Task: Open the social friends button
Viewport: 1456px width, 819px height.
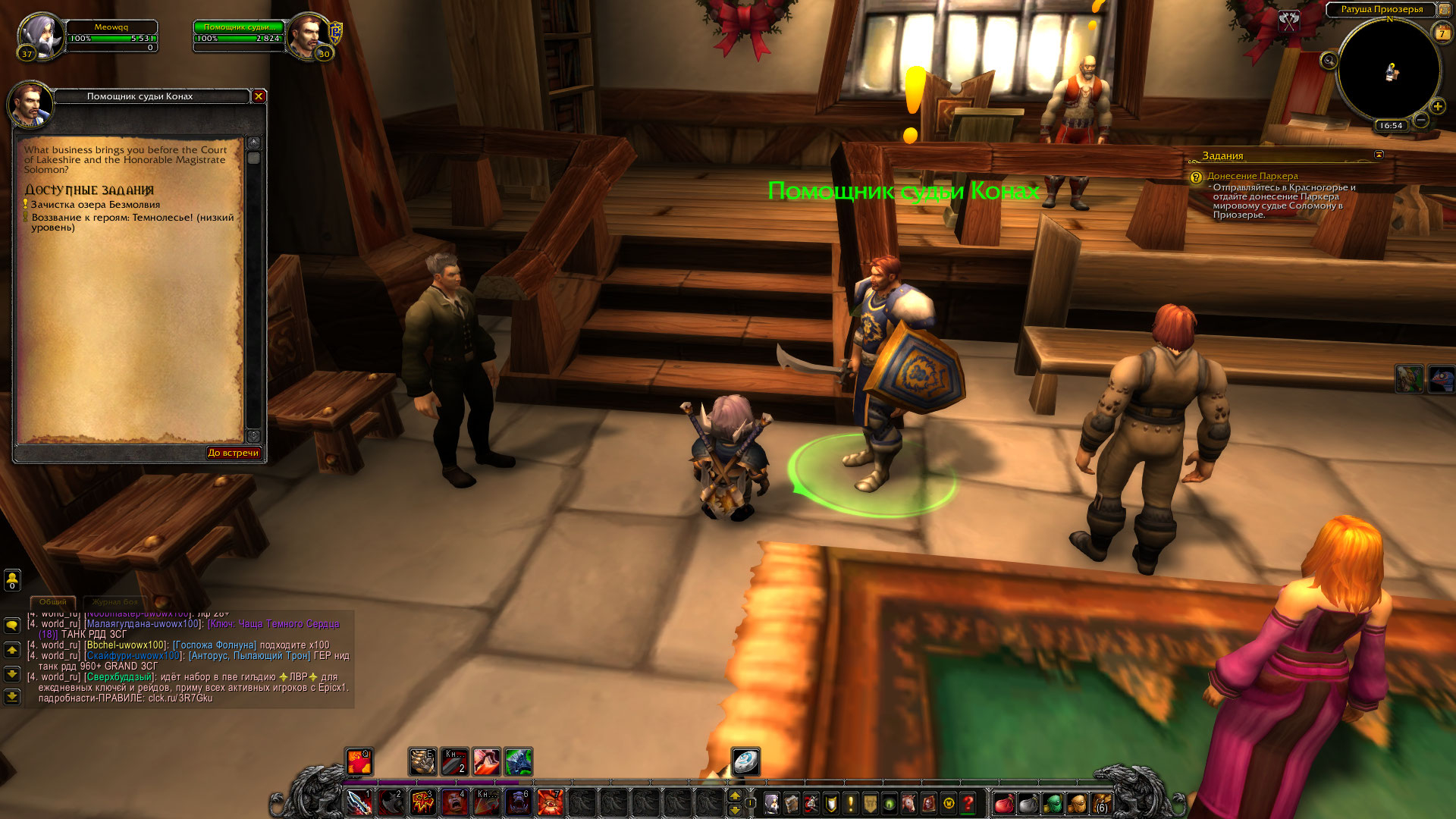Action: (12, 580)
